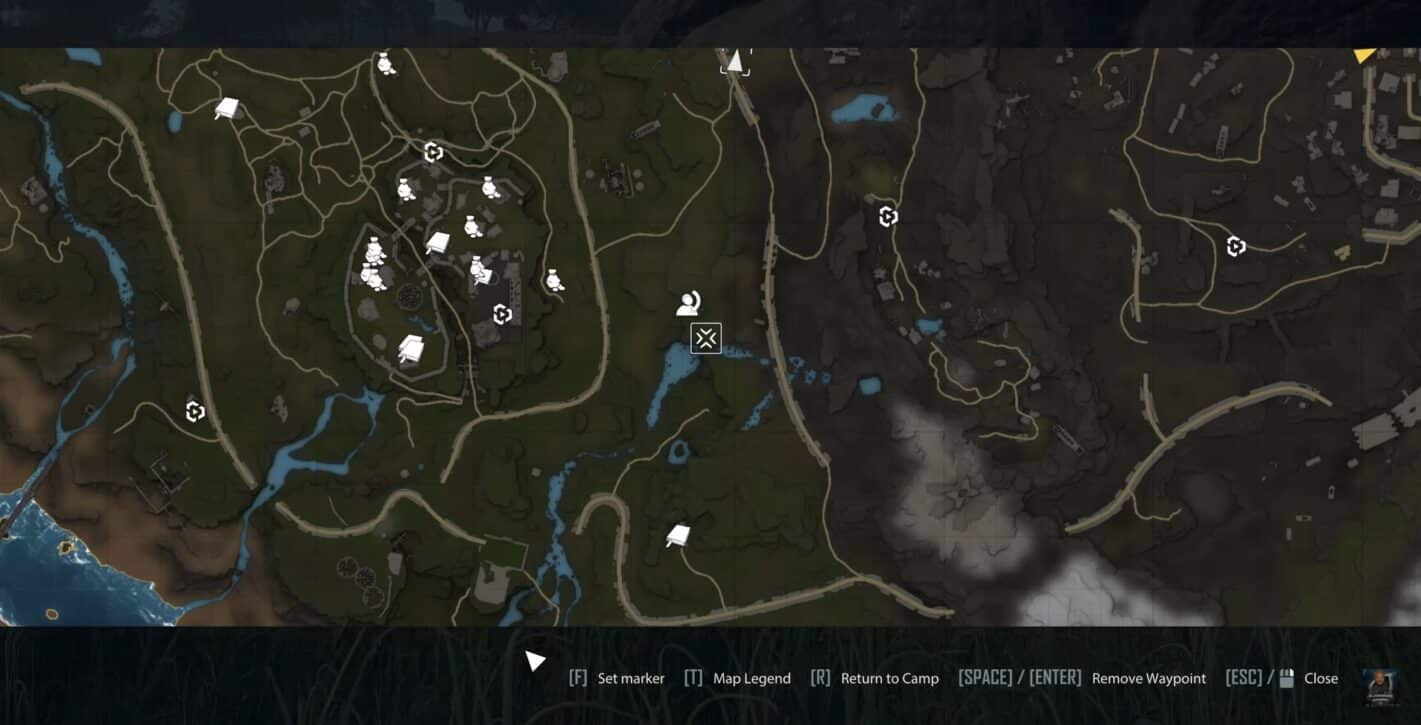Click Remove Waypoint
This screenshot has width=1421, height=725.
click(1148, 678)
